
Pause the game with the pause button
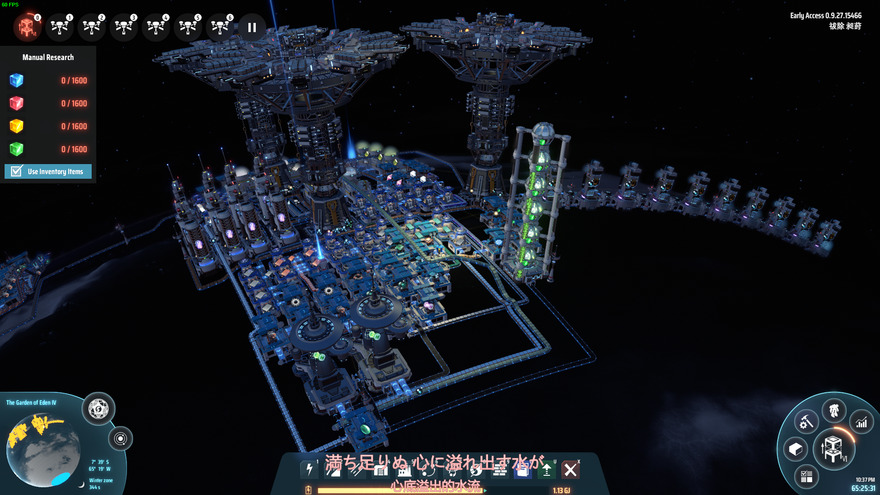pyautogui.click(x=252, y=26)
